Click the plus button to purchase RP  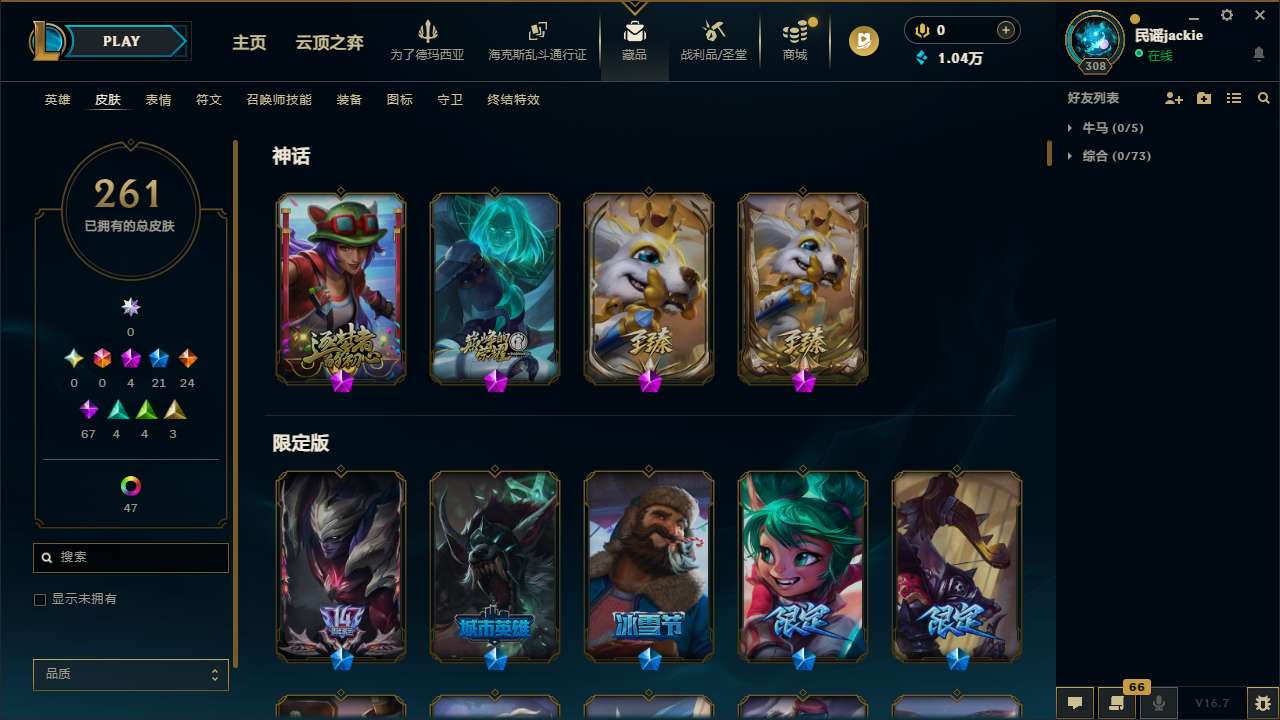(1006, 29)
